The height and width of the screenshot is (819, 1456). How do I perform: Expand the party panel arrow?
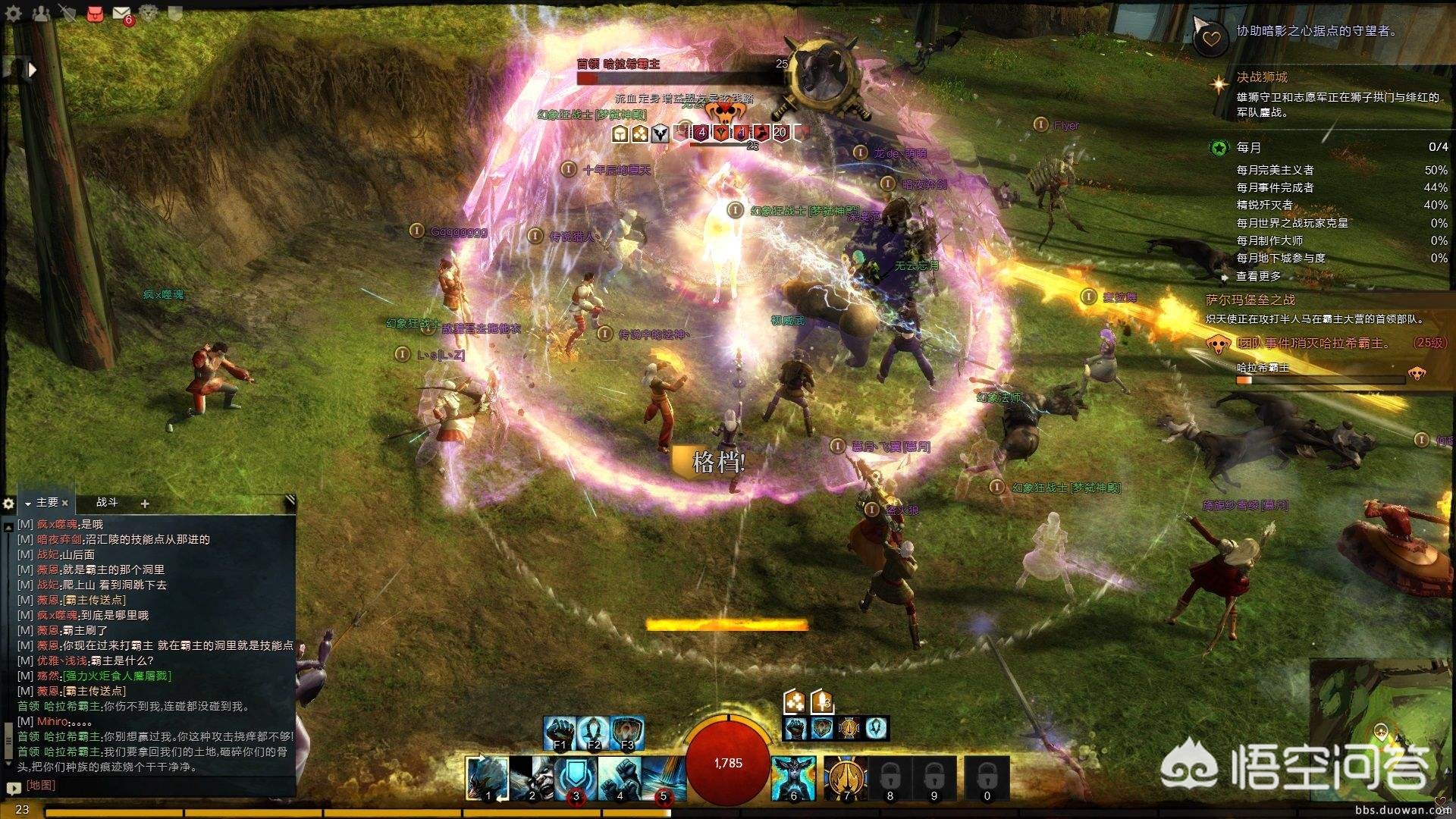[x=32, y=70]
